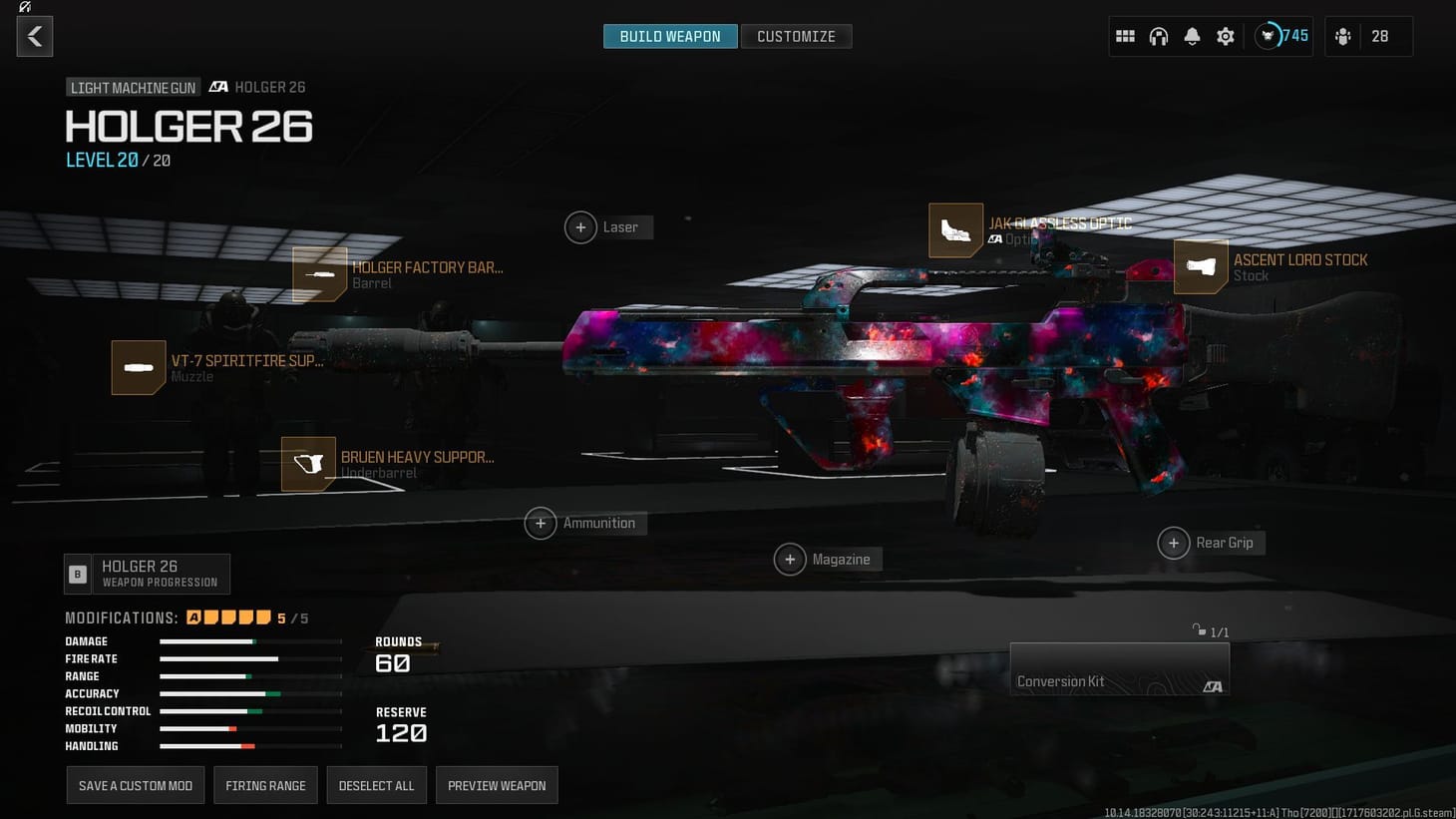Select the VT-7 Spiritfire Suppressor muzzle icon

(x=138, y=367)
